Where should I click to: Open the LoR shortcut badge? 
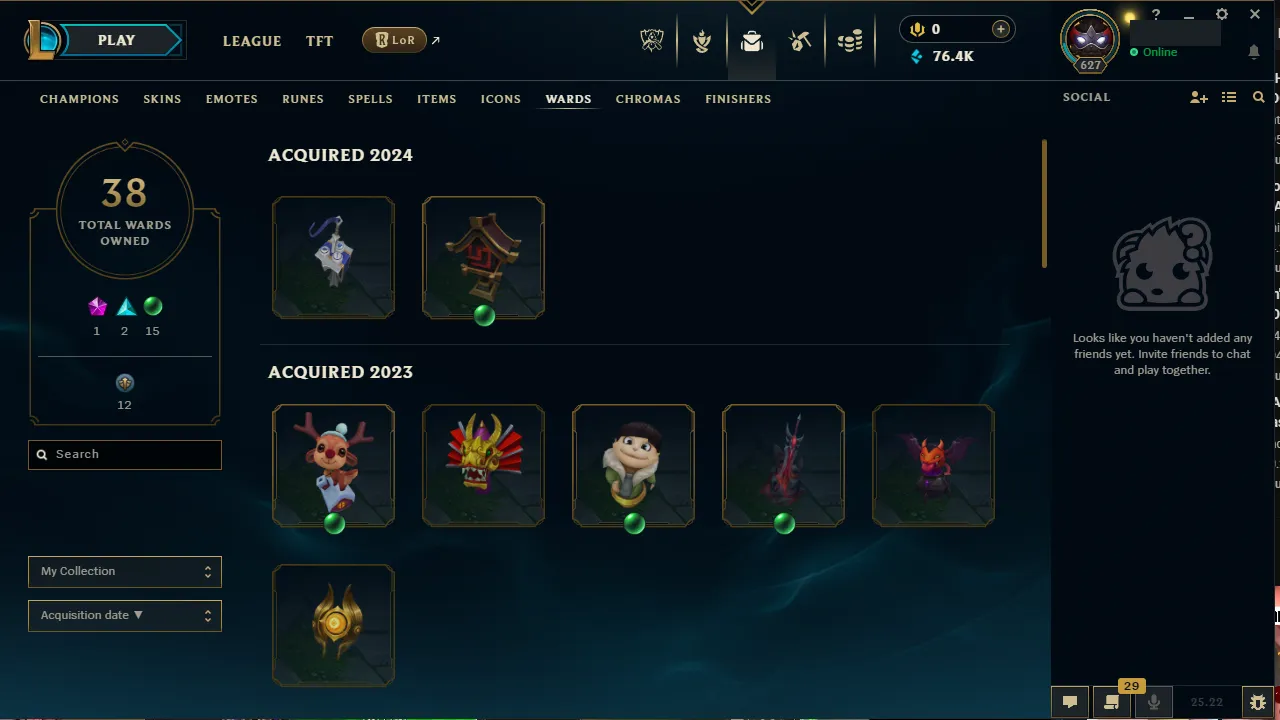tap(394, 40)
